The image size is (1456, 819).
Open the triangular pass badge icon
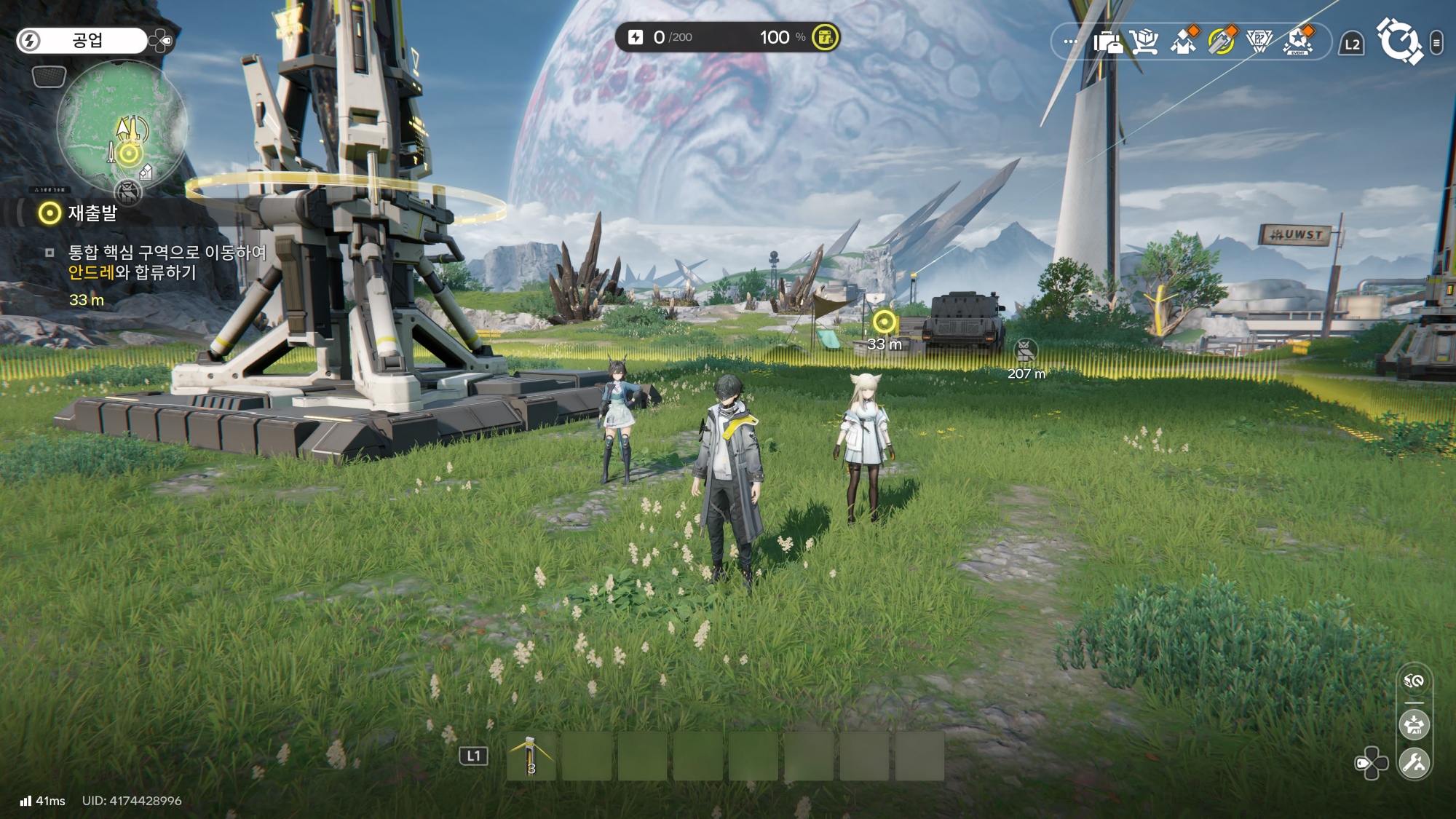coord(1259,42)
